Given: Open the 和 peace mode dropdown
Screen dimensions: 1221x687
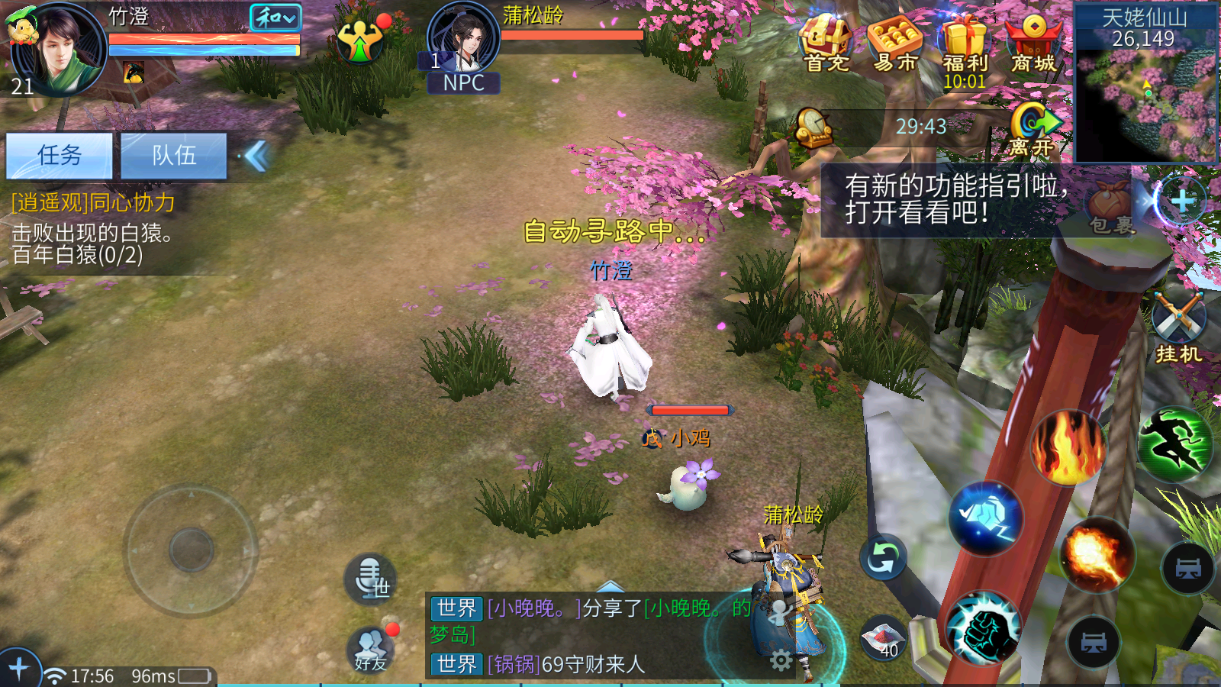Looking at the screenshot, I should coord(275,18).
